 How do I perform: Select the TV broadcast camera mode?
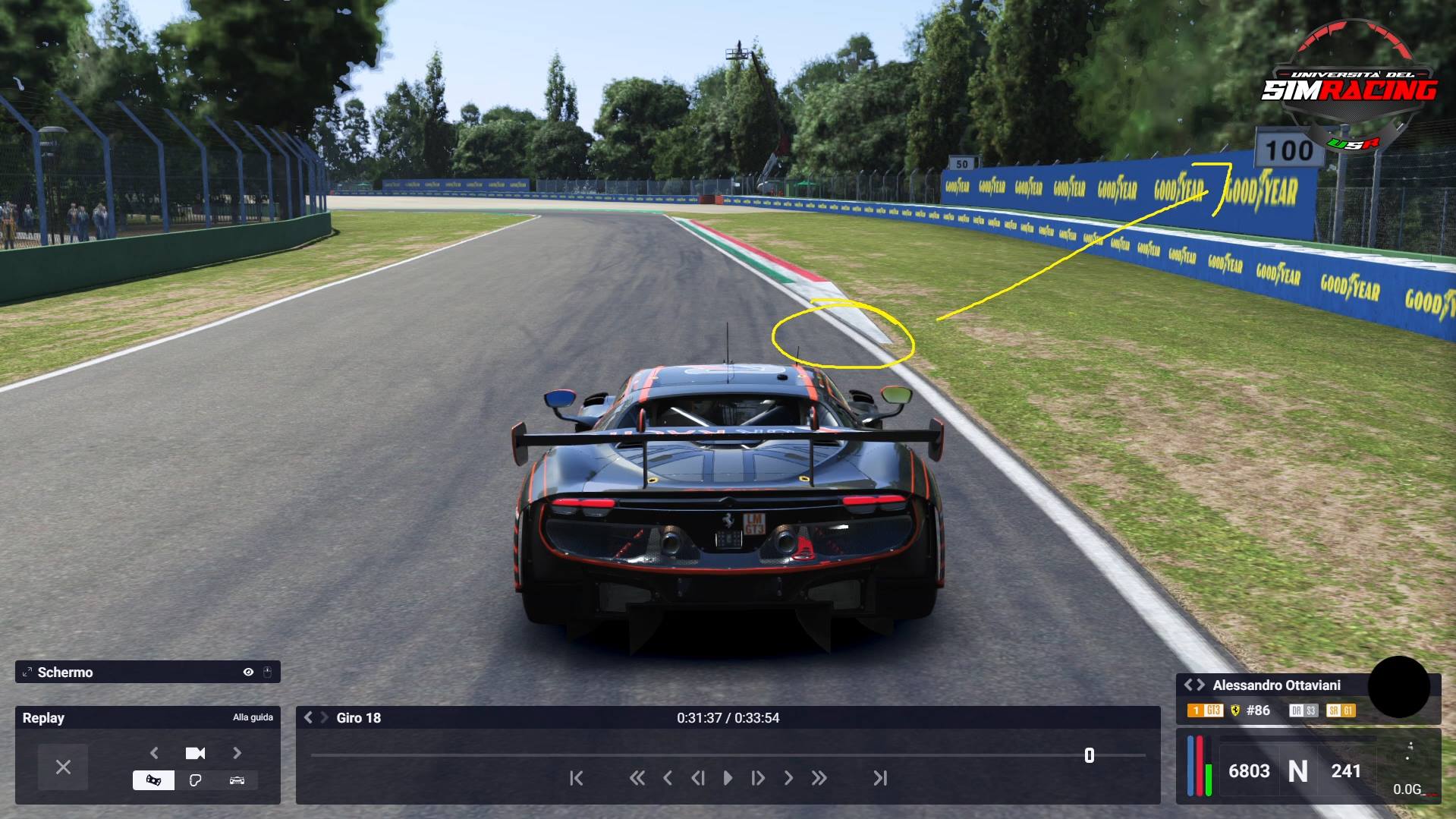pos(153,780)
